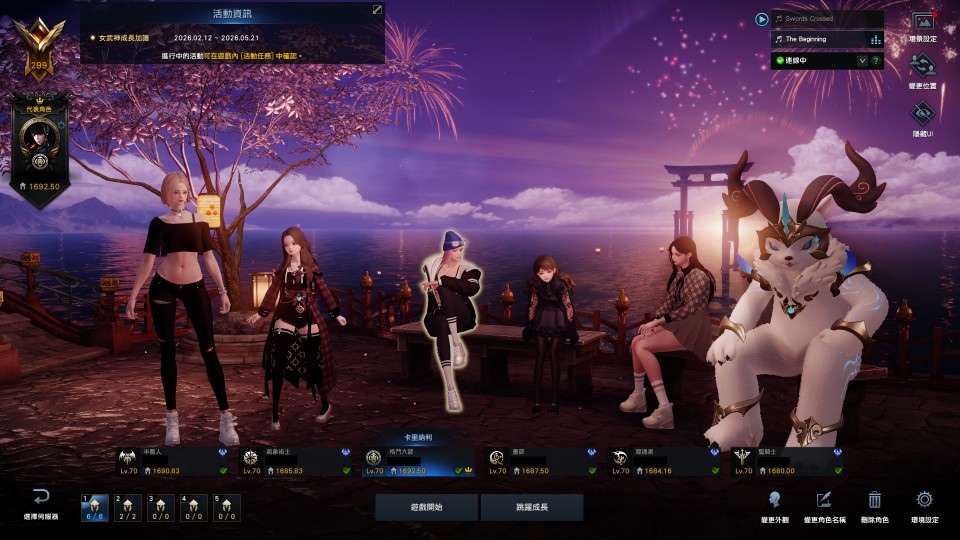The width and height of the screenshot is (960, 540).
Task: Choose the 1685.83 item level character slot
Action: [297, 461]
